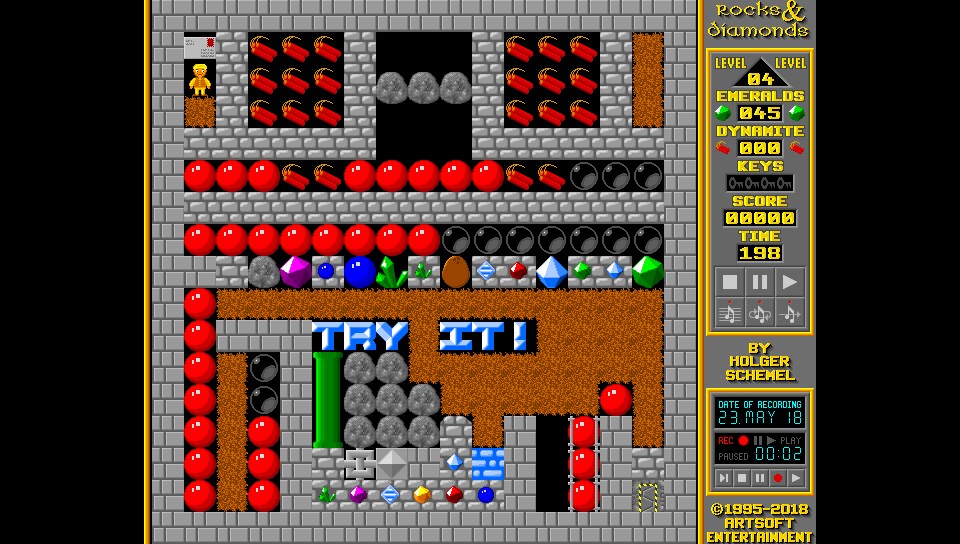This screenshot has width=960, height=544.
Task: Click the red tape record button
Action: pos(778,479)
